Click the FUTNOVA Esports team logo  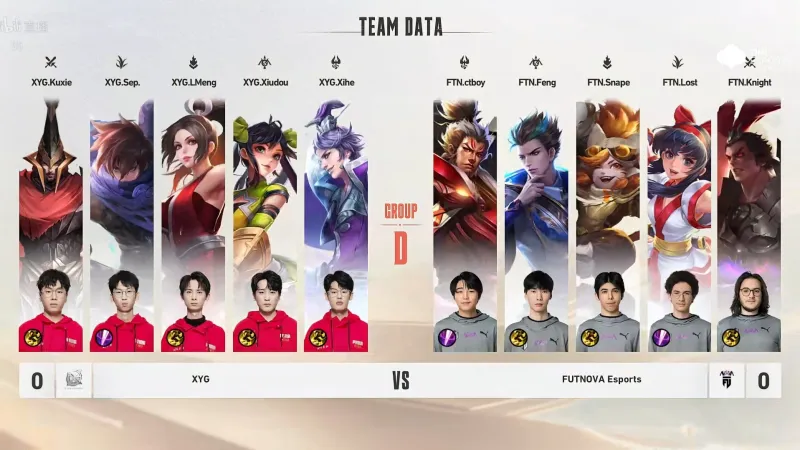tap(726, 380)
